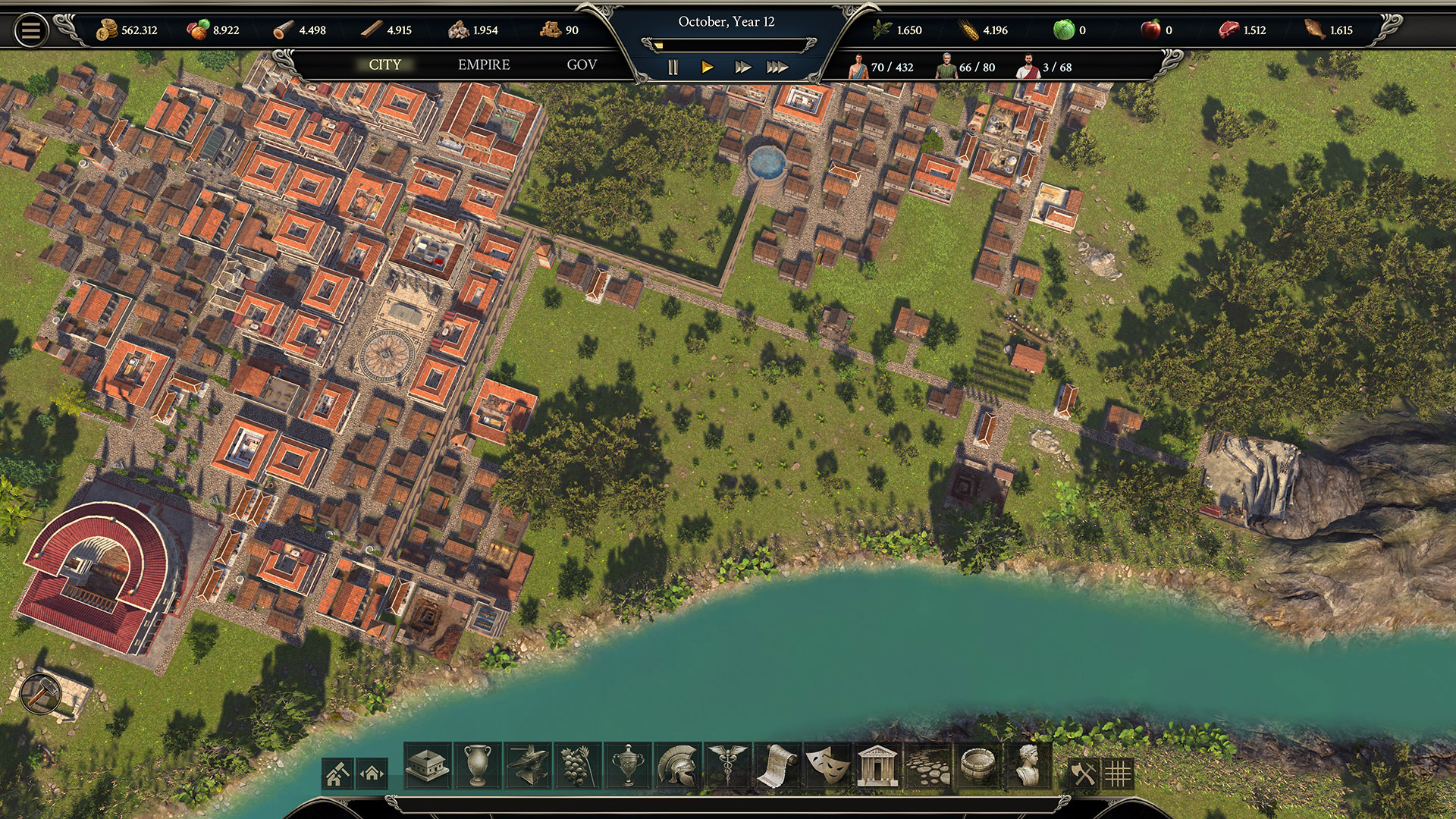Pause the game simulation
The height and width of the screenshot is (819, 1456).
click(x=672, y=67)
